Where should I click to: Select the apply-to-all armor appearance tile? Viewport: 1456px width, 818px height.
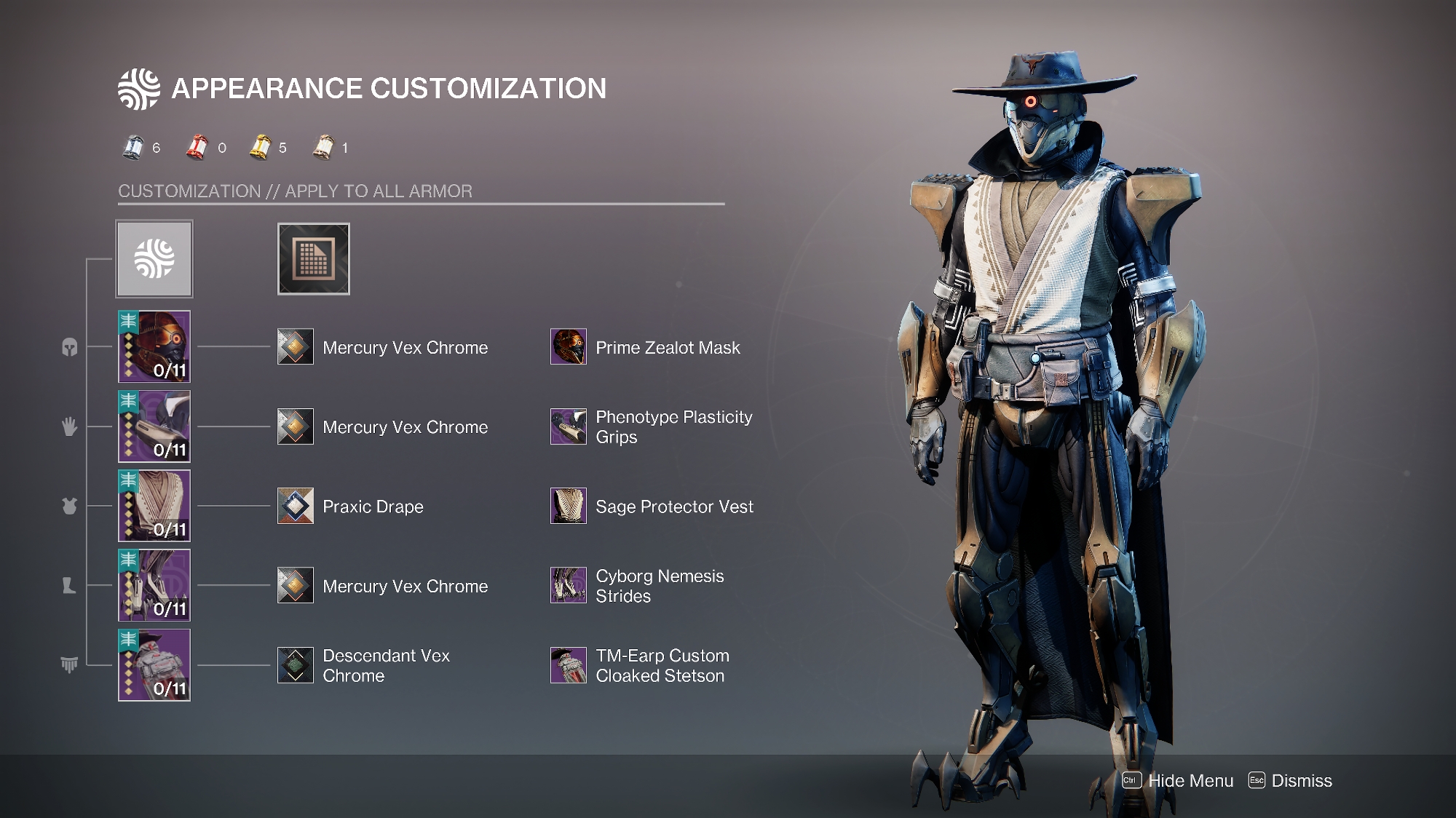pos(154,259)
